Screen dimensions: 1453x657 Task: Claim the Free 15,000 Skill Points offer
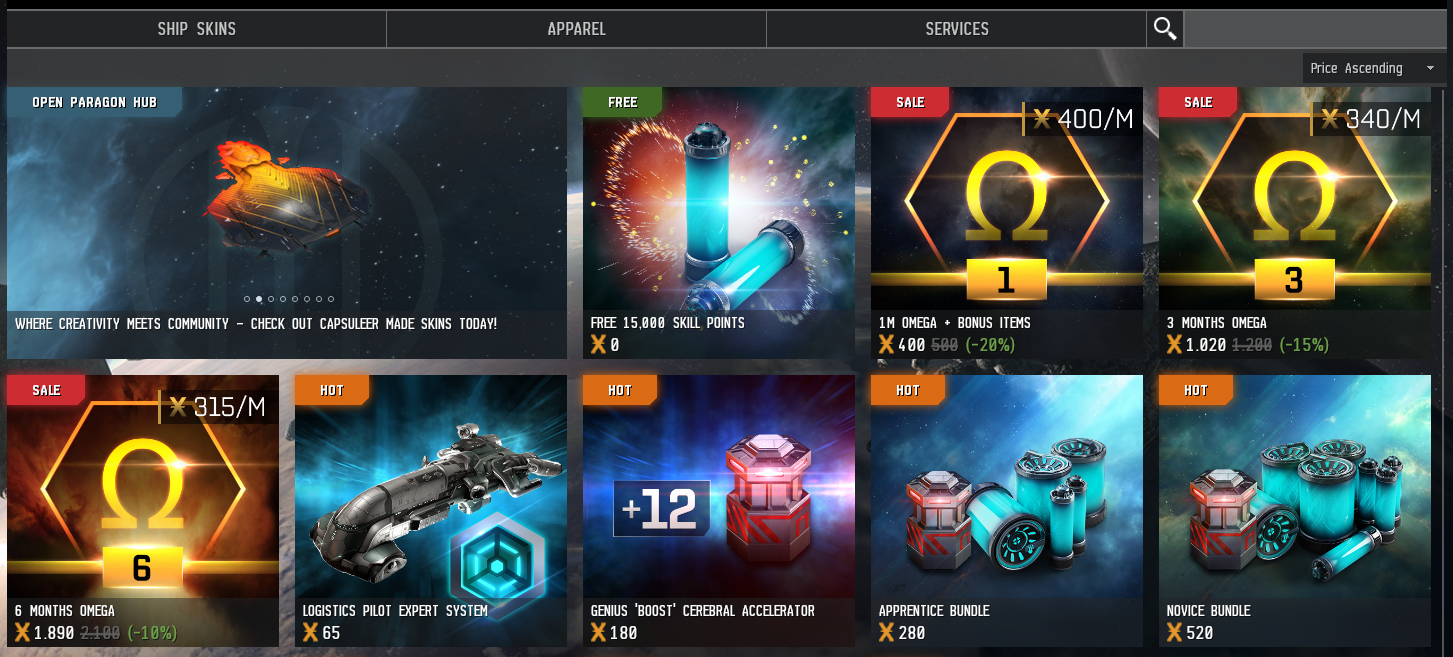coord(718,222)
